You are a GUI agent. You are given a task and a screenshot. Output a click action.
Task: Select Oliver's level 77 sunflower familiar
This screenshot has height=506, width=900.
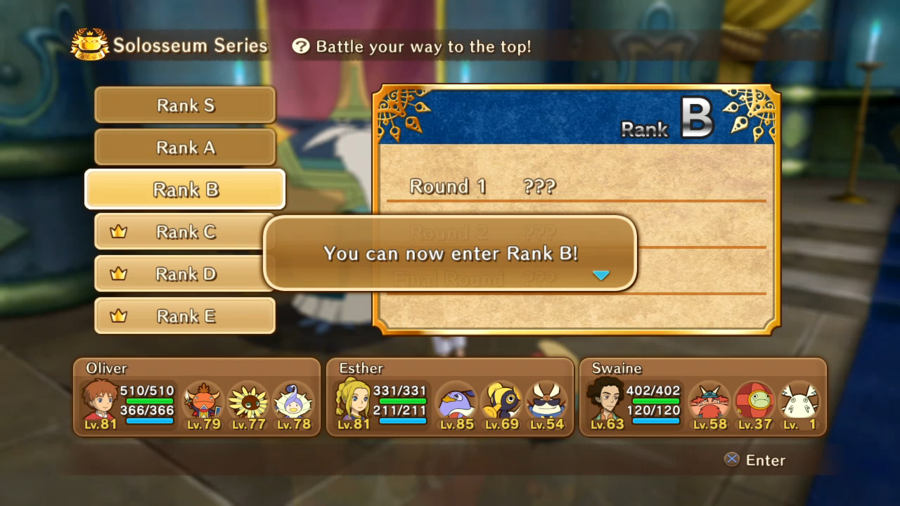tap(248, 402)
